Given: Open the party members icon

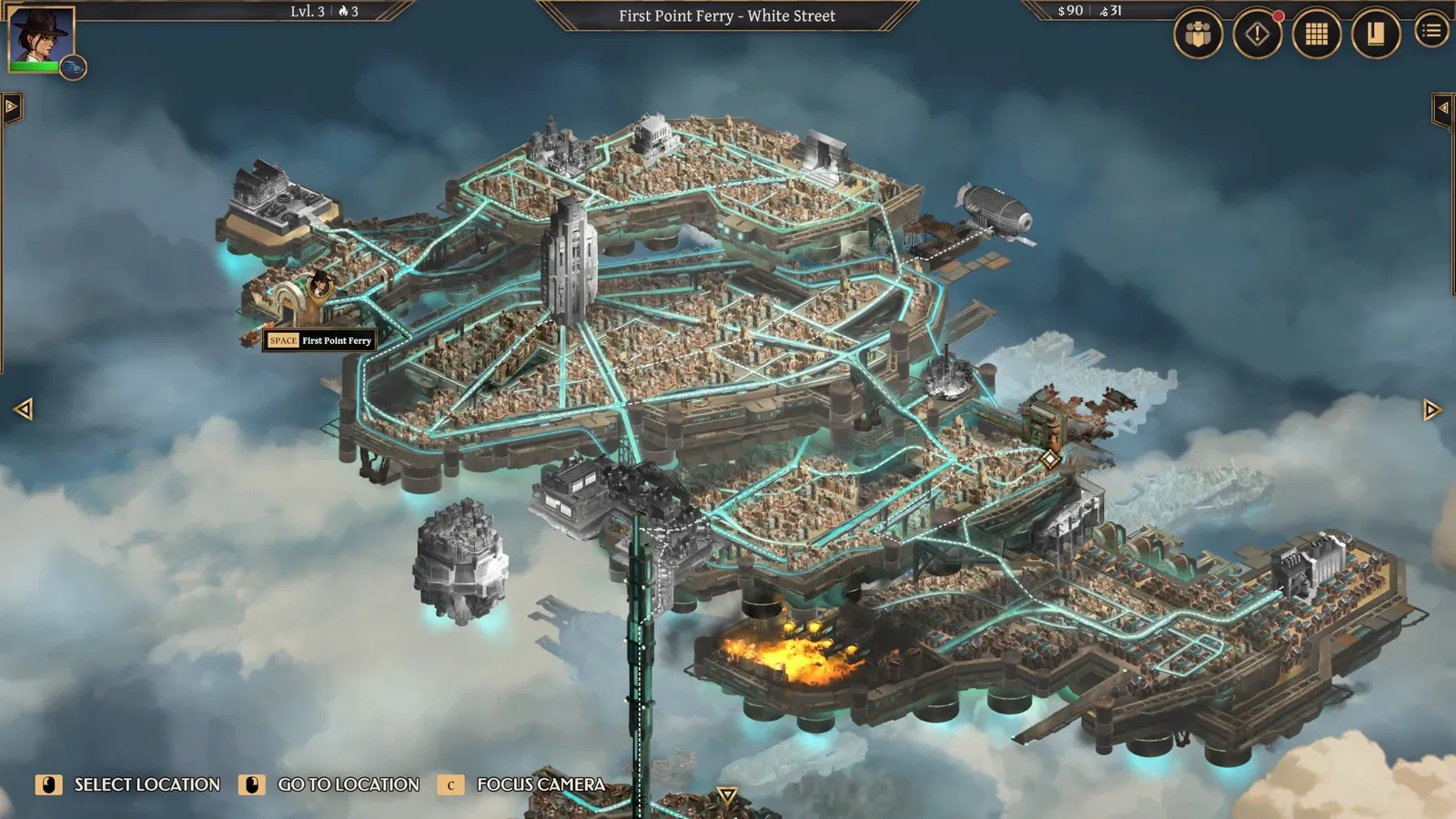Looking at the screenshot, I should pos(1198,35).
